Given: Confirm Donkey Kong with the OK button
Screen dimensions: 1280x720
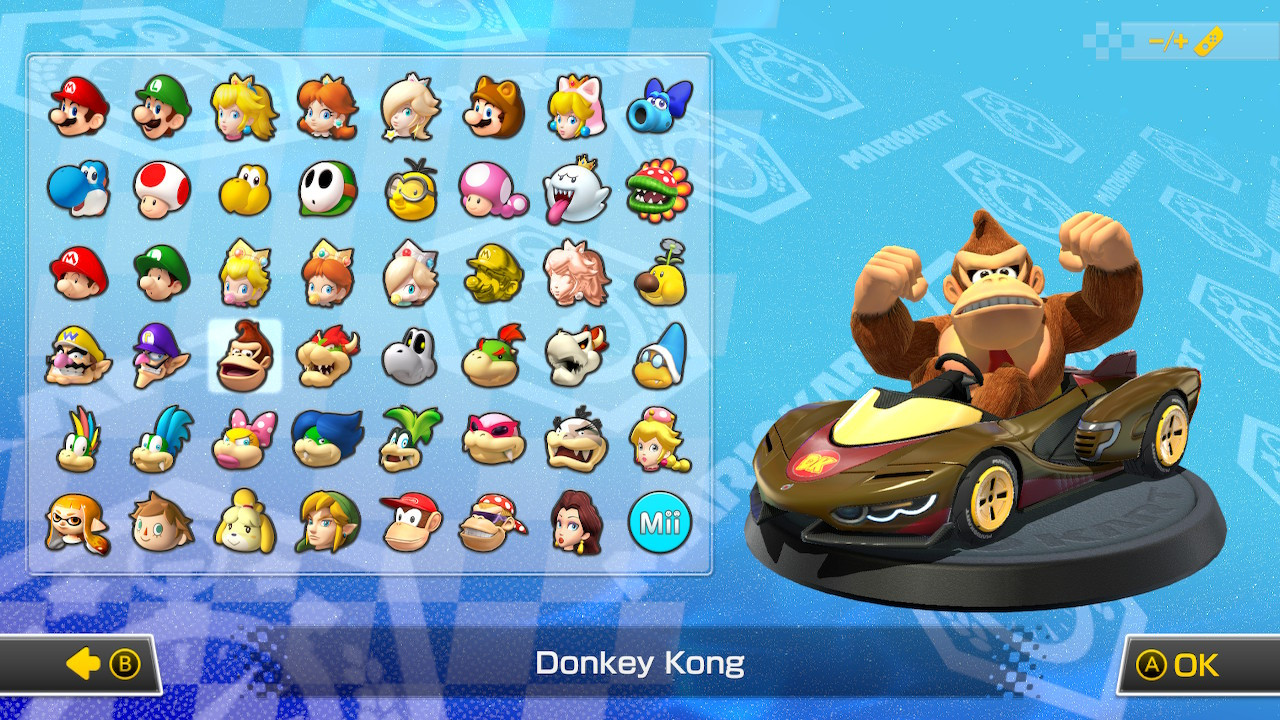Looking at the screenshot, I should point(1193,664).
